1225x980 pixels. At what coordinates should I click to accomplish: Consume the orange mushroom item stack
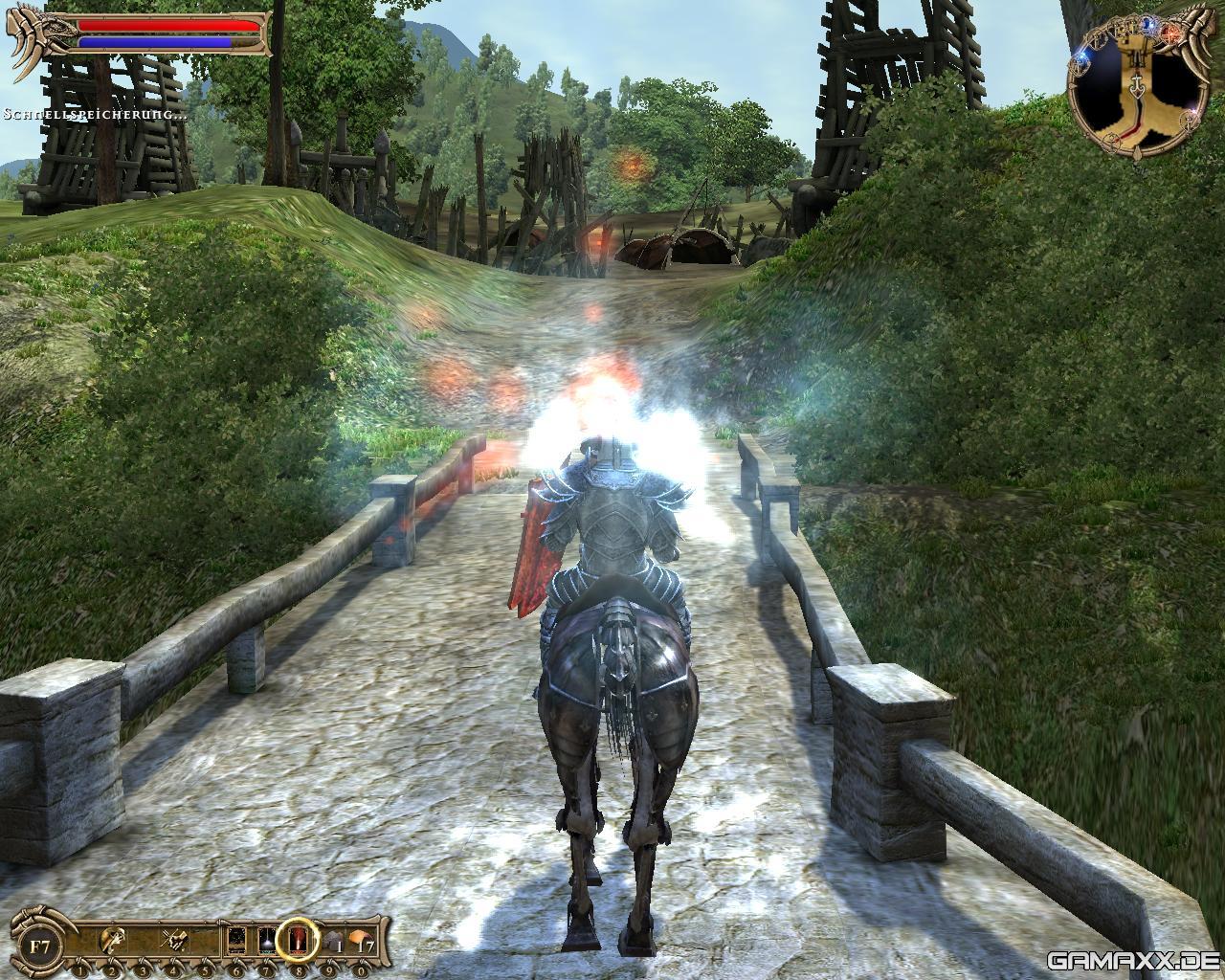click(361, 943)
